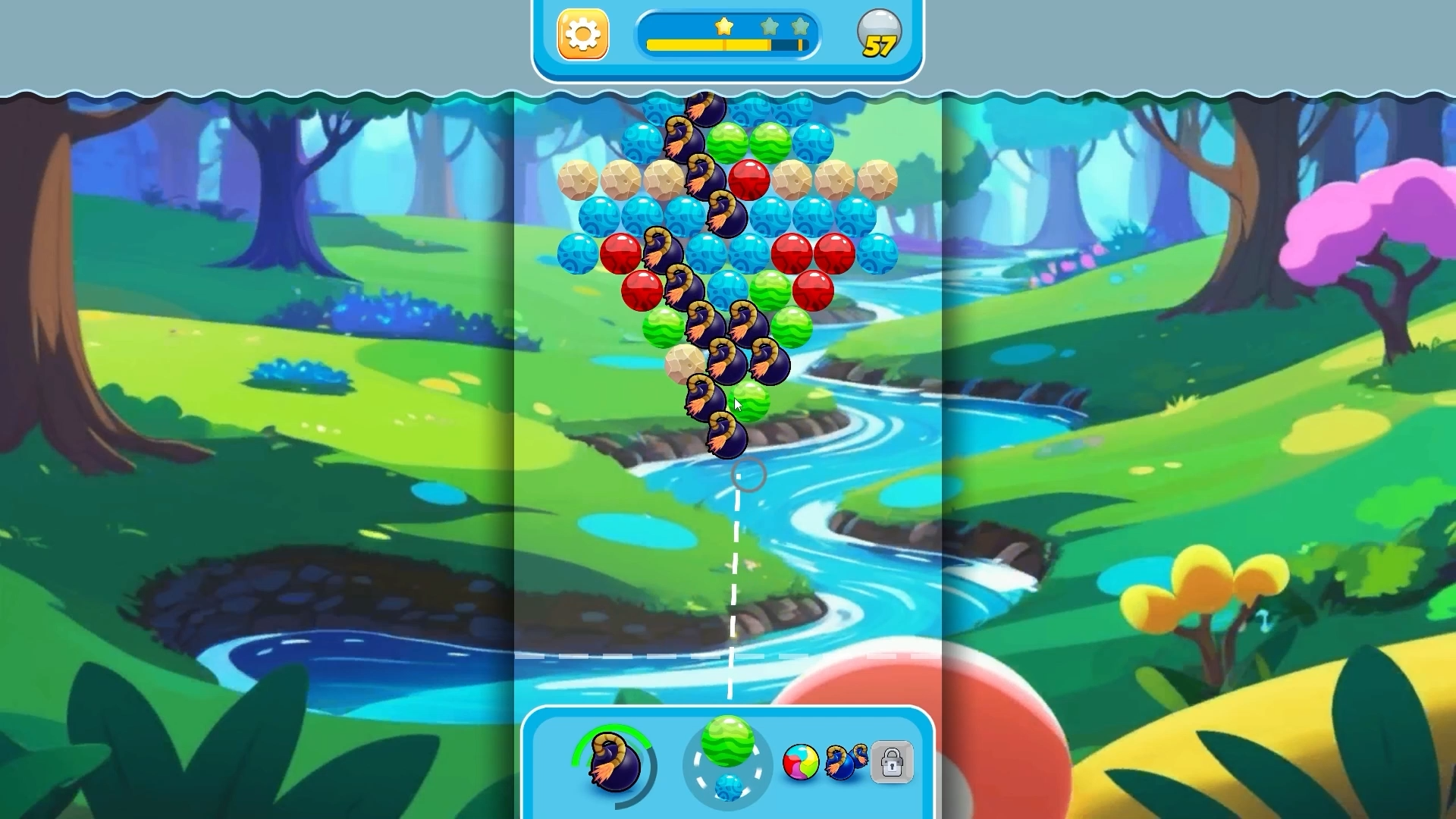
Task: Click the silver bubble counter showing 57
Action: 880,33
